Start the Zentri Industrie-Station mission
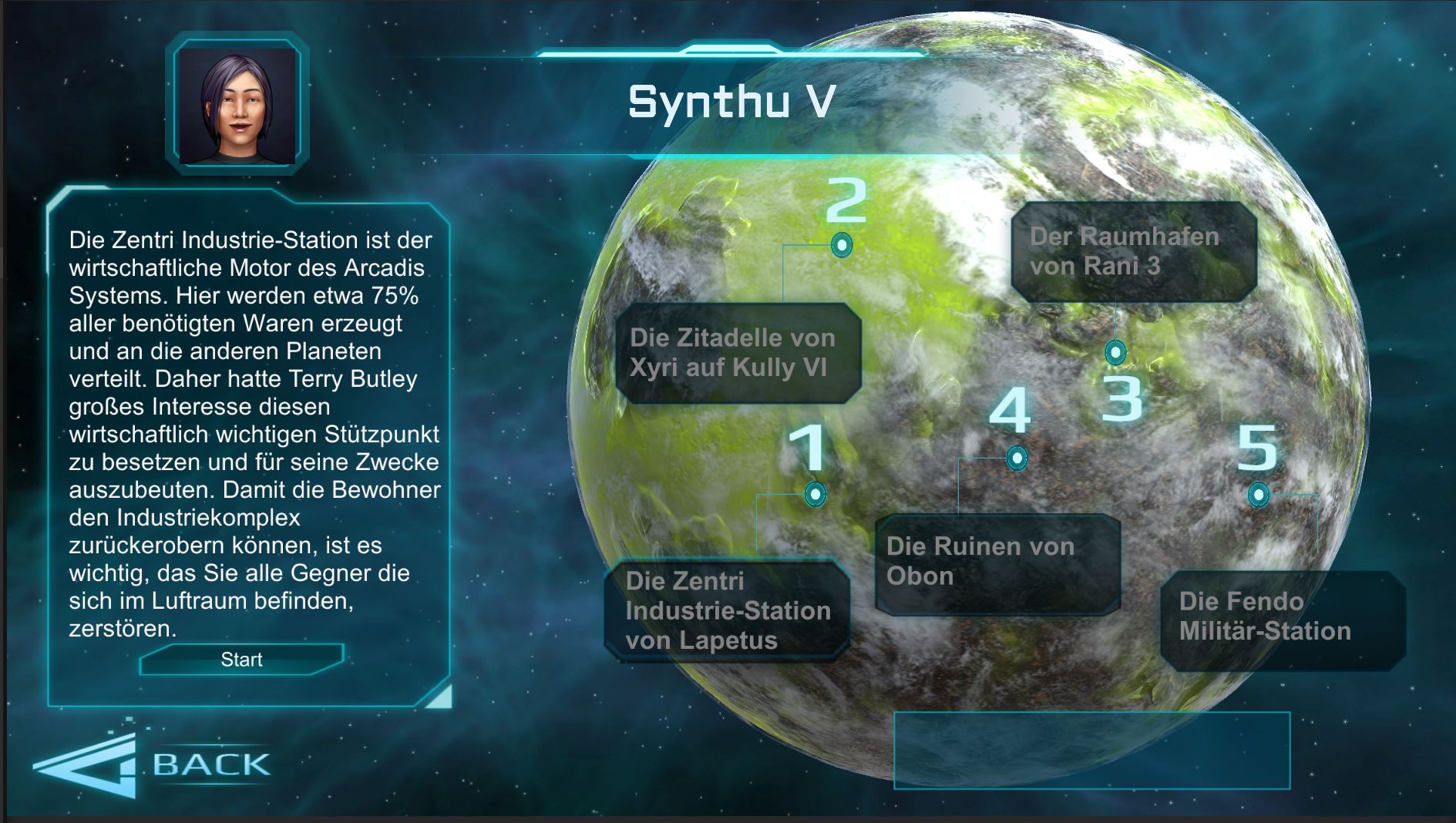 pyautogui.click(x=241, y=660)
